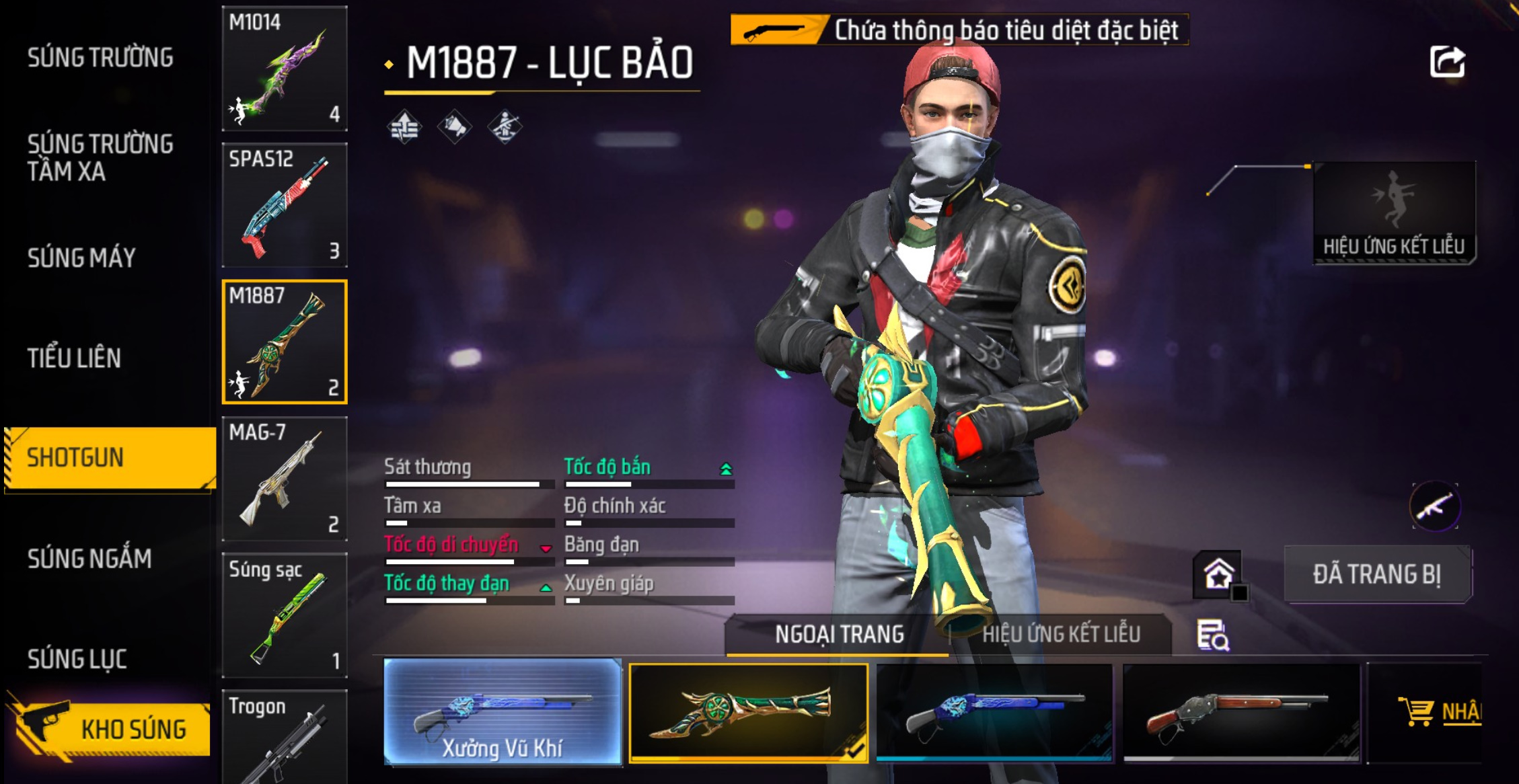Open the Súng Trường weapon category

click(100, 58)
